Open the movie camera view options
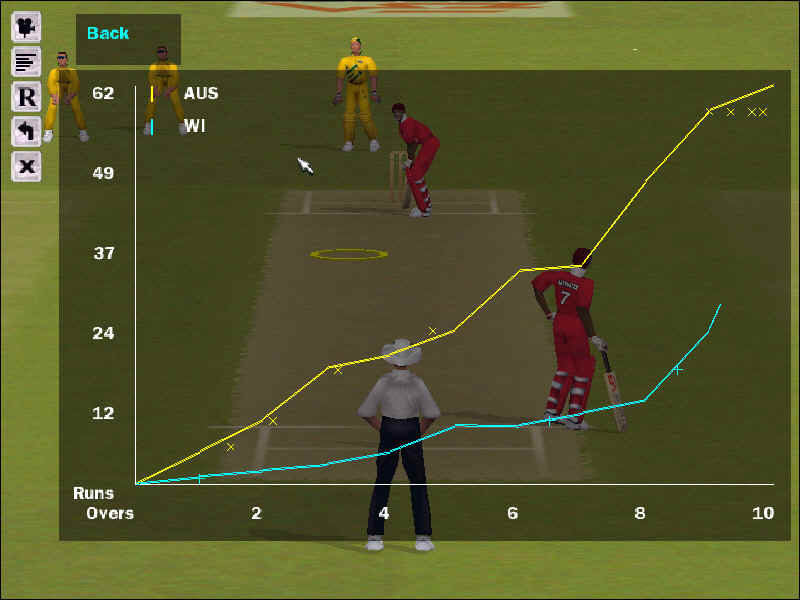 pyautogui.click(x=26, y=26)
